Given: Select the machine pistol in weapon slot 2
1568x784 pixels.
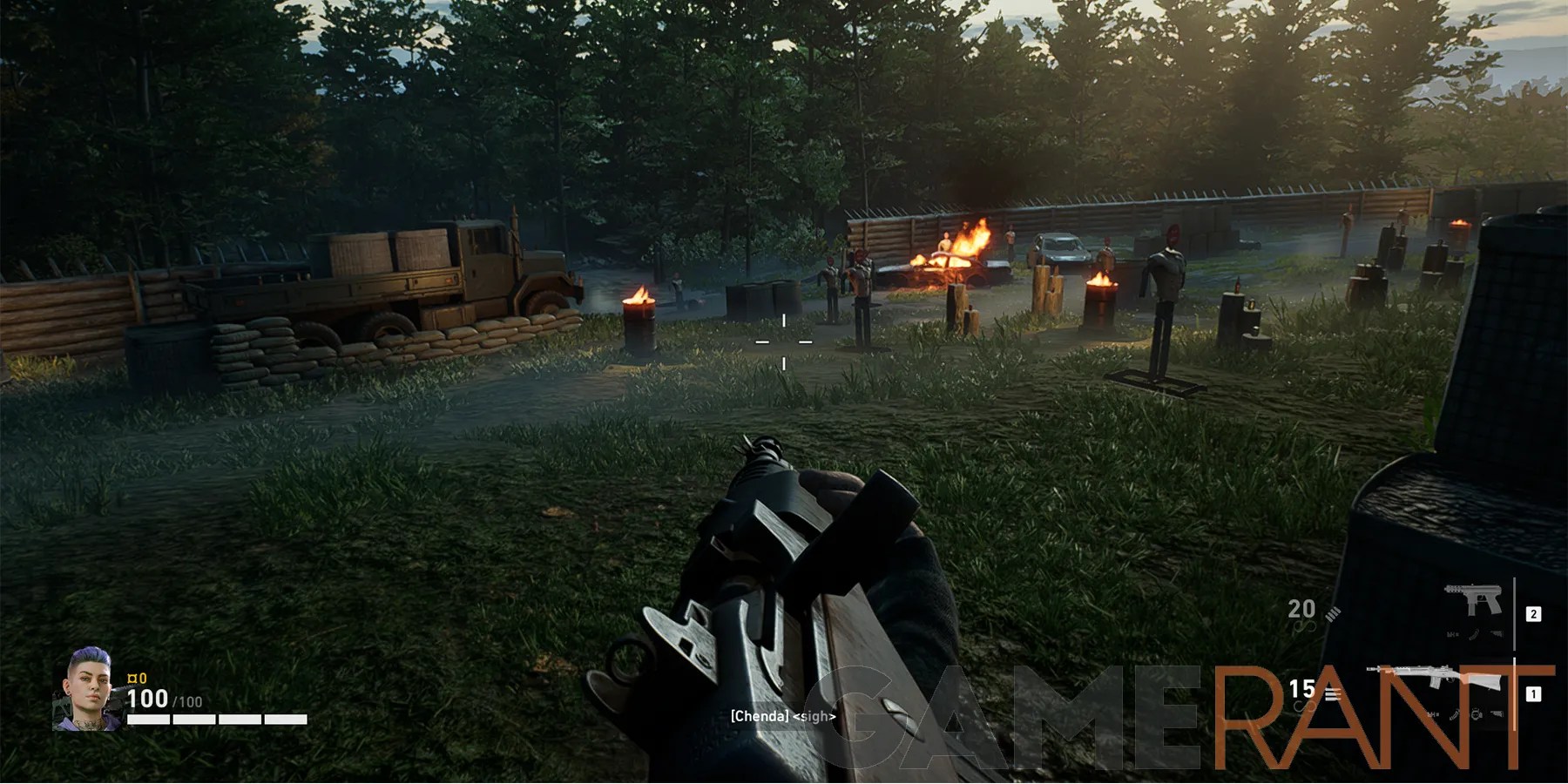Looking at the screenshot, I should pyautogui.click(x=1473, y=598).
